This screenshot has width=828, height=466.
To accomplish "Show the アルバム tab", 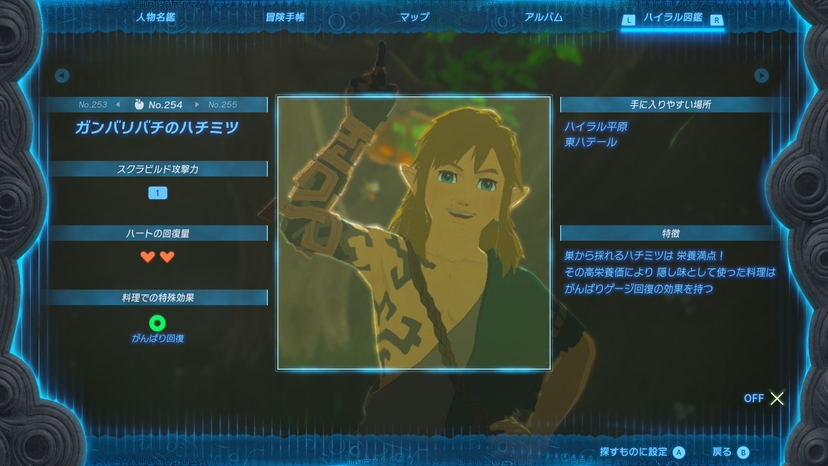I will [543, 17].
